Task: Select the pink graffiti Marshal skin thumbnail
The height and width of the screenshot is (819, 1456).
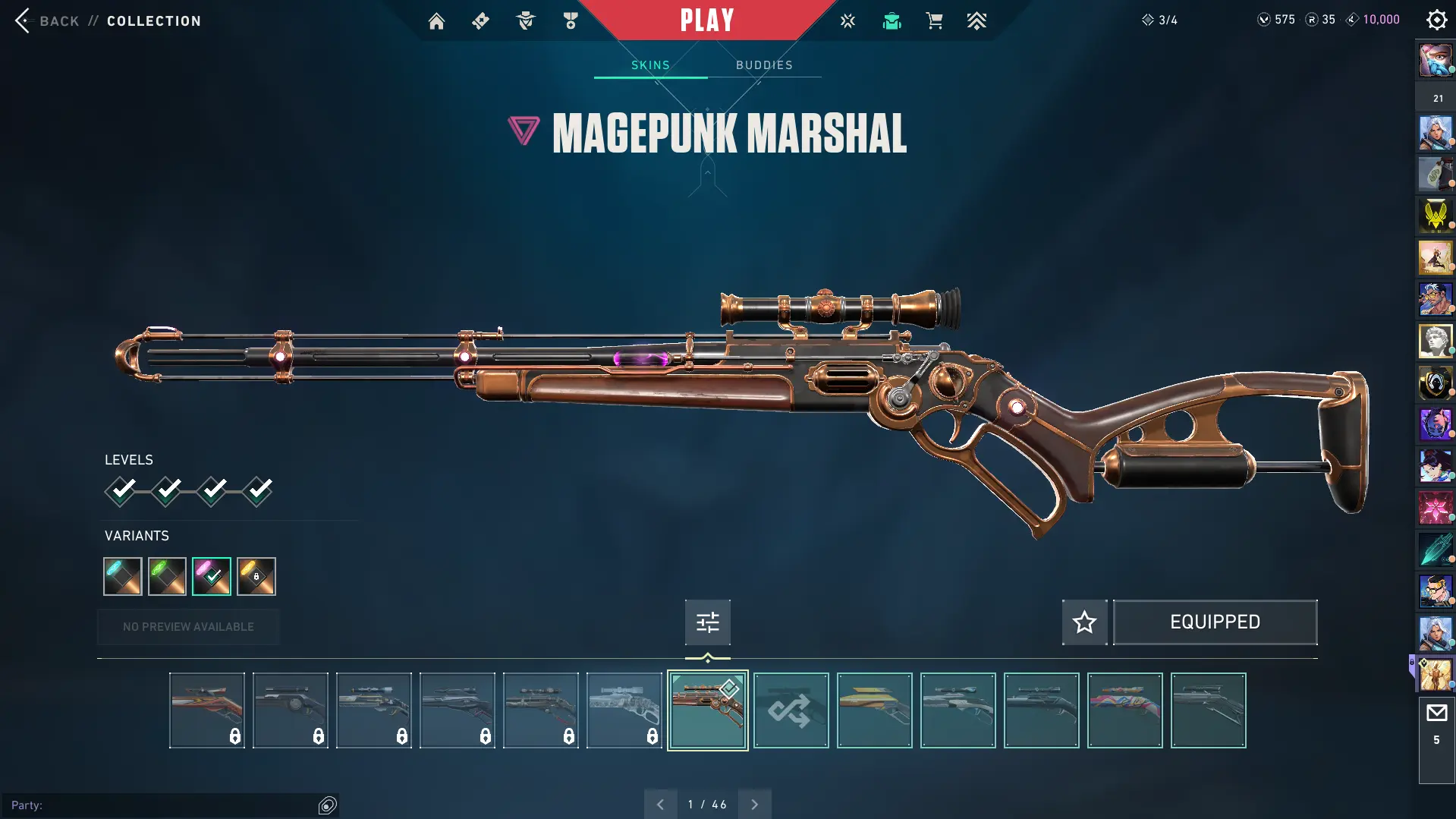Action: click(1124, 710)
